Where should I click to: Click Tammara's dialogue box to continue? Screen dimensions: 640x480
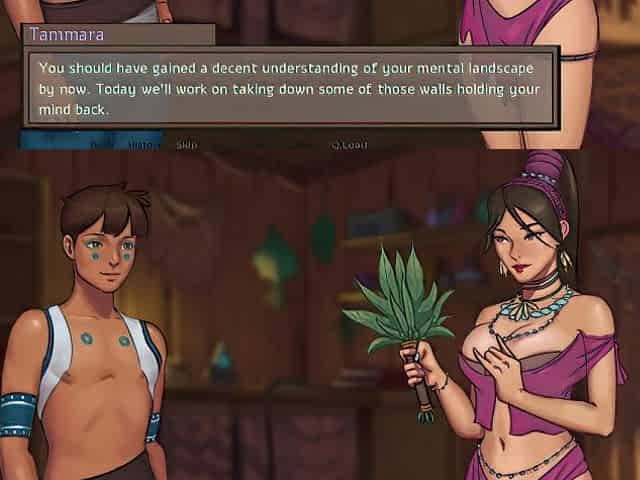(x=288, y=88)
